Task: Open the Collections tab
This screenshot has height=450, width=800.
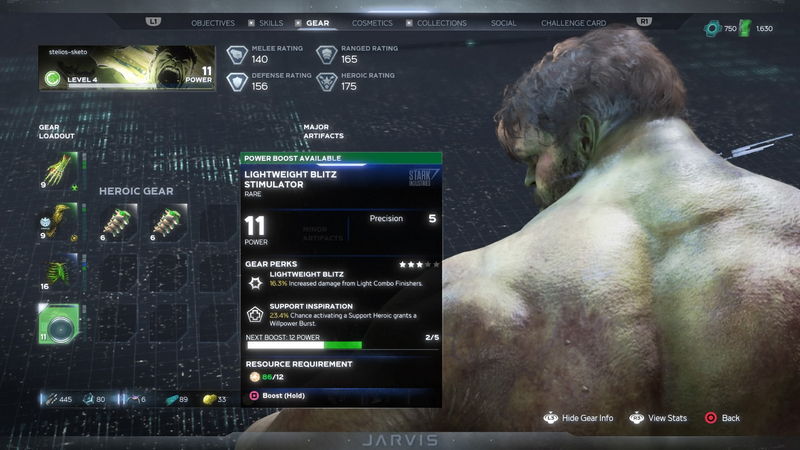Action: (x=441, y=23)
